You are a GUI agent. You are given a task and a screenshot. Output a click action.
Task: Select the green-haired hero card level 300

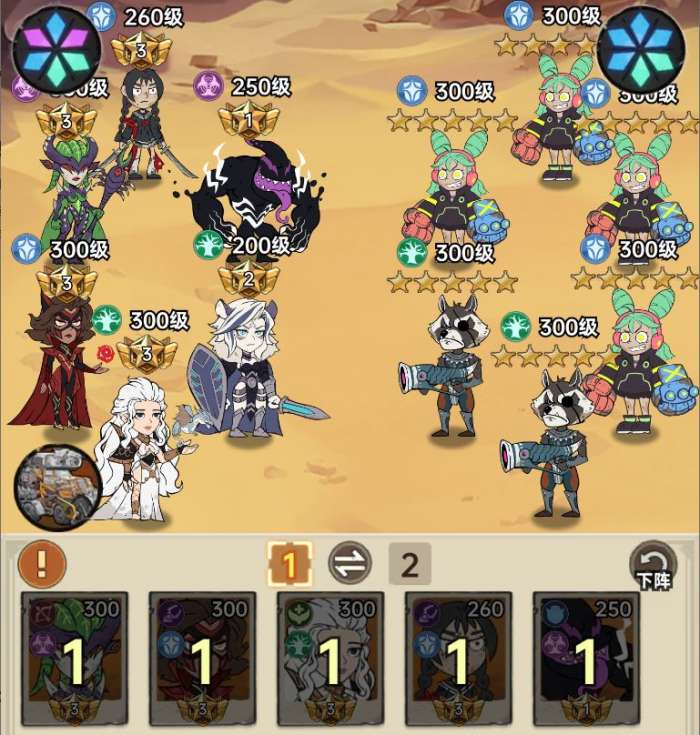click(75, 655)
